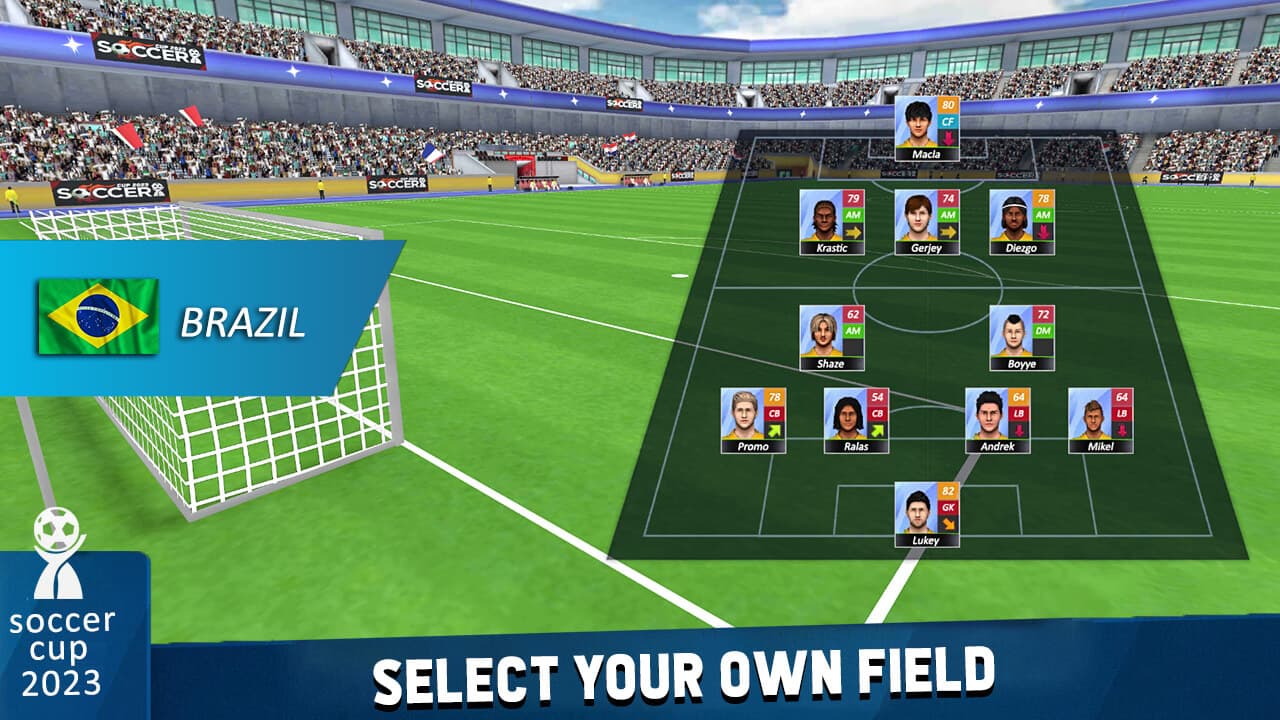Viewport: 1280px width, 720px height.
Task: Pick Andrek's player card
Action: click(x=997, y=420)
